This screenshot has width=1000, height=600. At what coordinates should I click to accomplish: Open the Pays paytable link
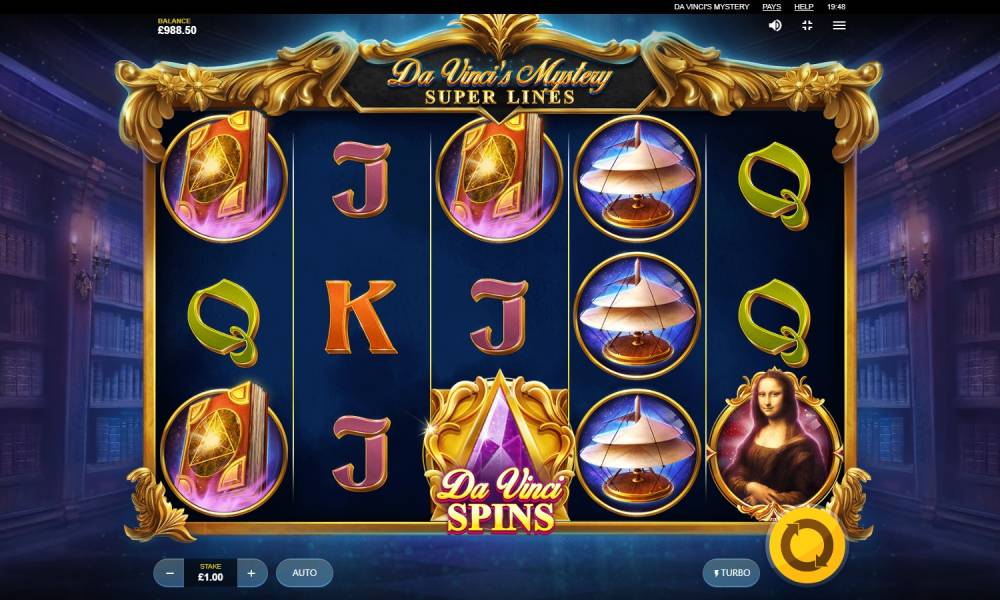pos(771,7)
